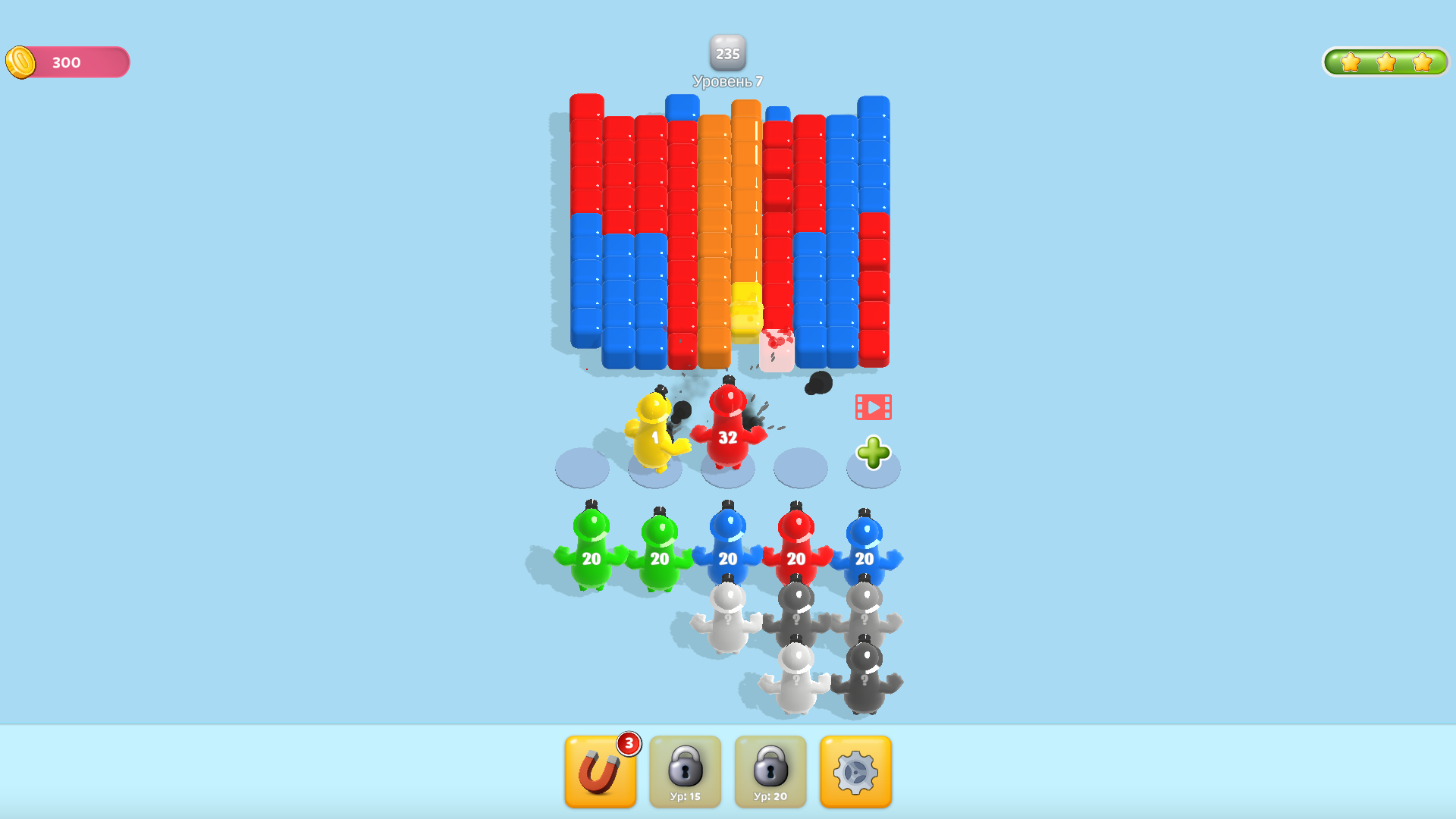Tap the three-star rating indicator
Image resolution: width=1456 pixels, height=819 pixels.
coord(1385,62)
